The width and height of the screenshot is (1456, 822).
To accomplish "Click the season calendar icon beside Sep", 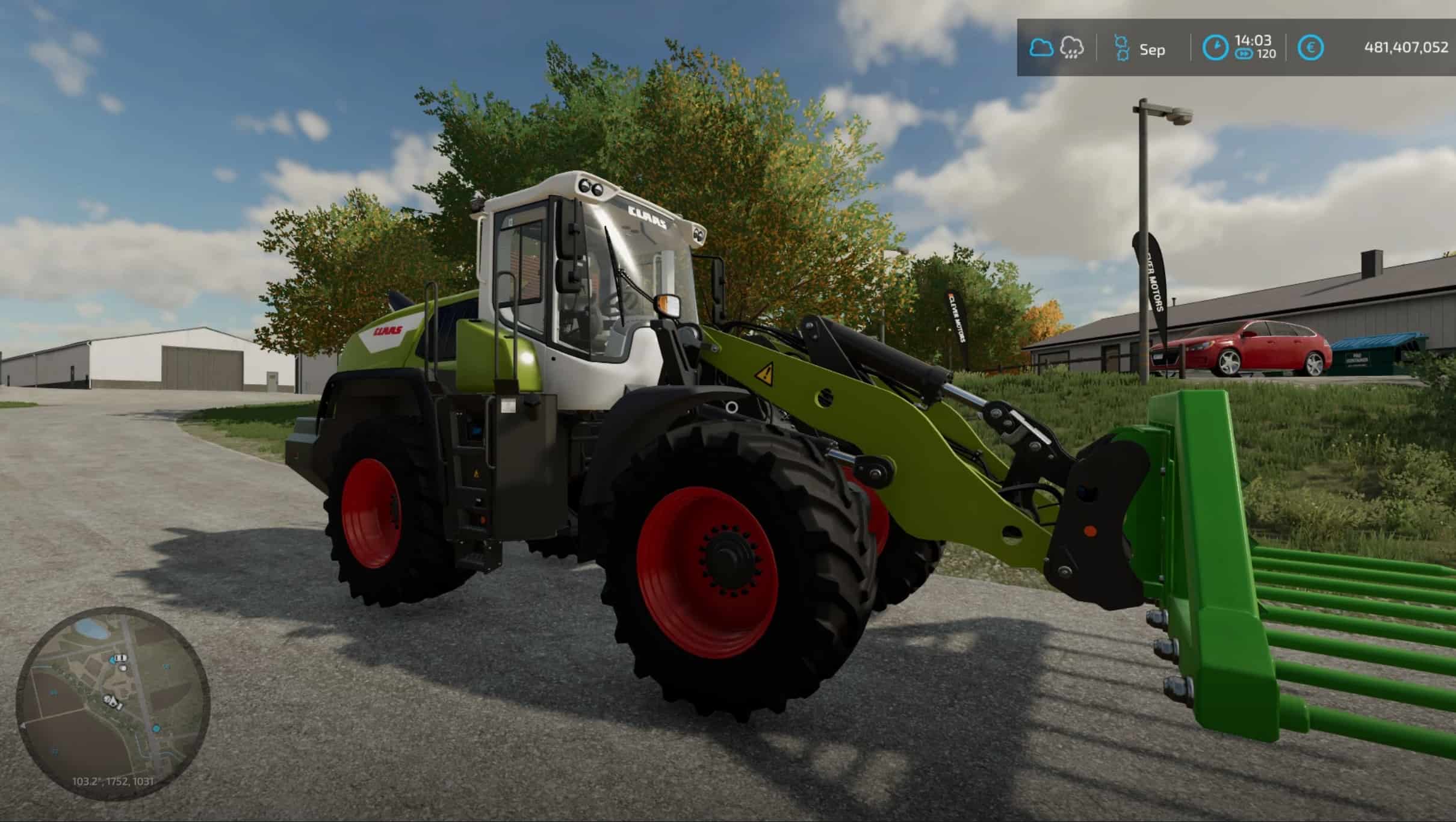I will click(1121, 48).
